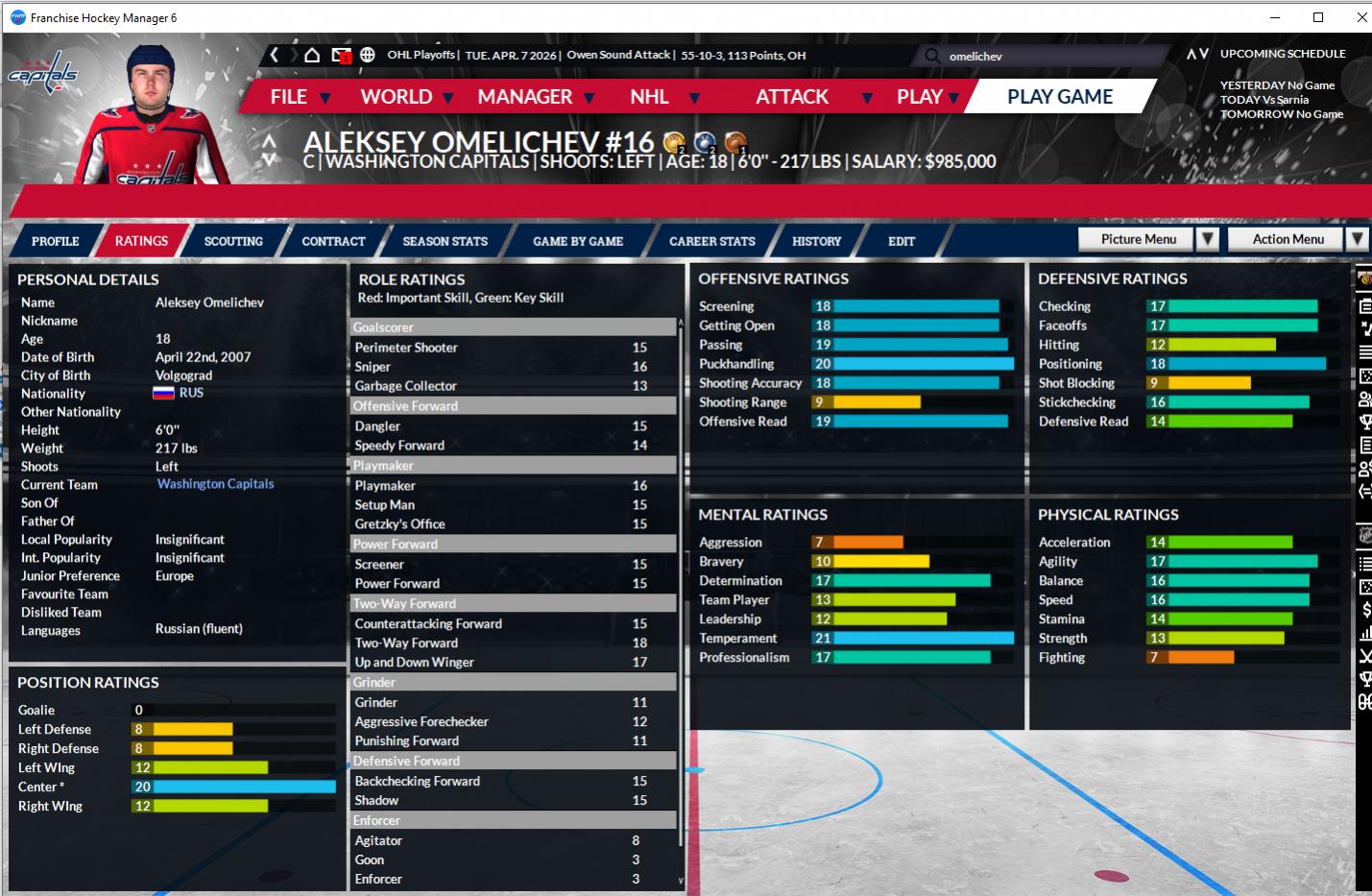Screen dimensions: 1372x896
Task: Open the CONTRACT tab
Action: (x=333, y=241)
